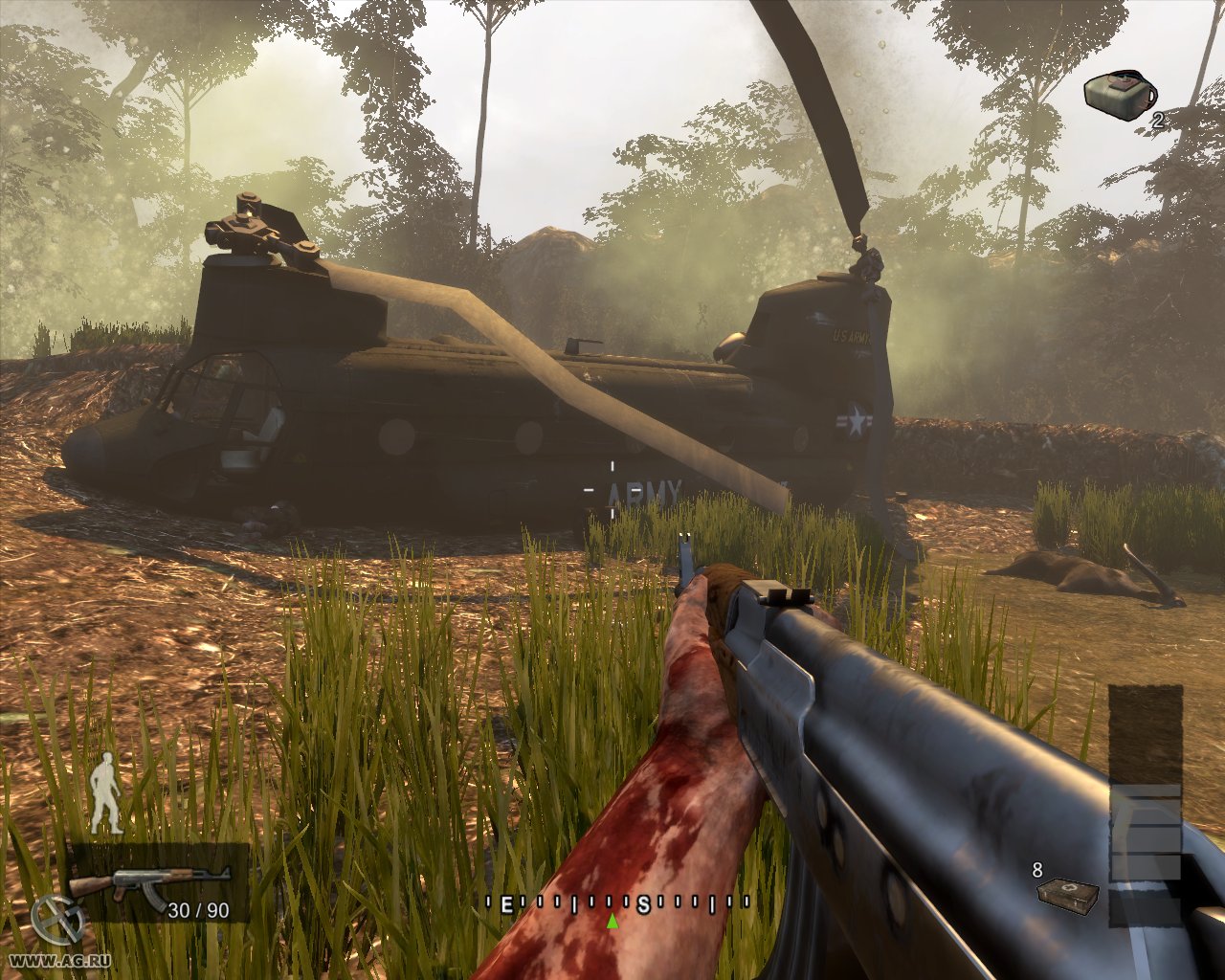
Task: Use the medkit box icon
Action: coord(1068,895)
